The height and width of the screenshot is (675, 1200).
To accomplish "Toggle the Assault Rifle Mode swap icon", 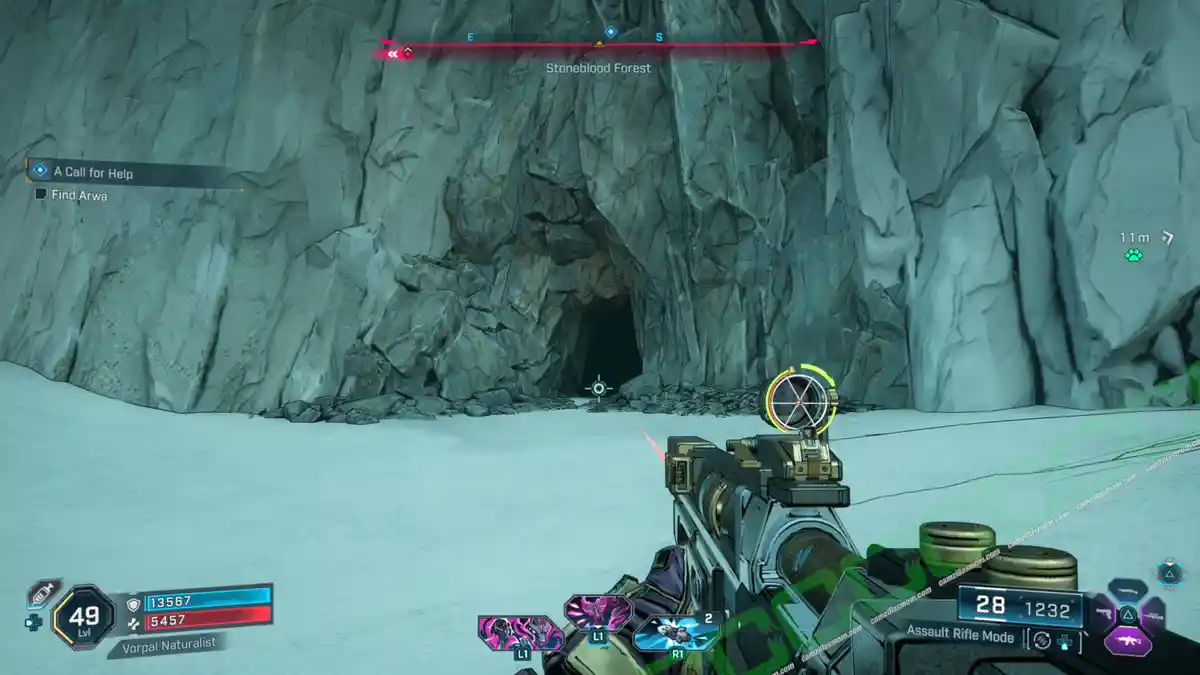I will pyautogui.click(x=1042, y=637).
